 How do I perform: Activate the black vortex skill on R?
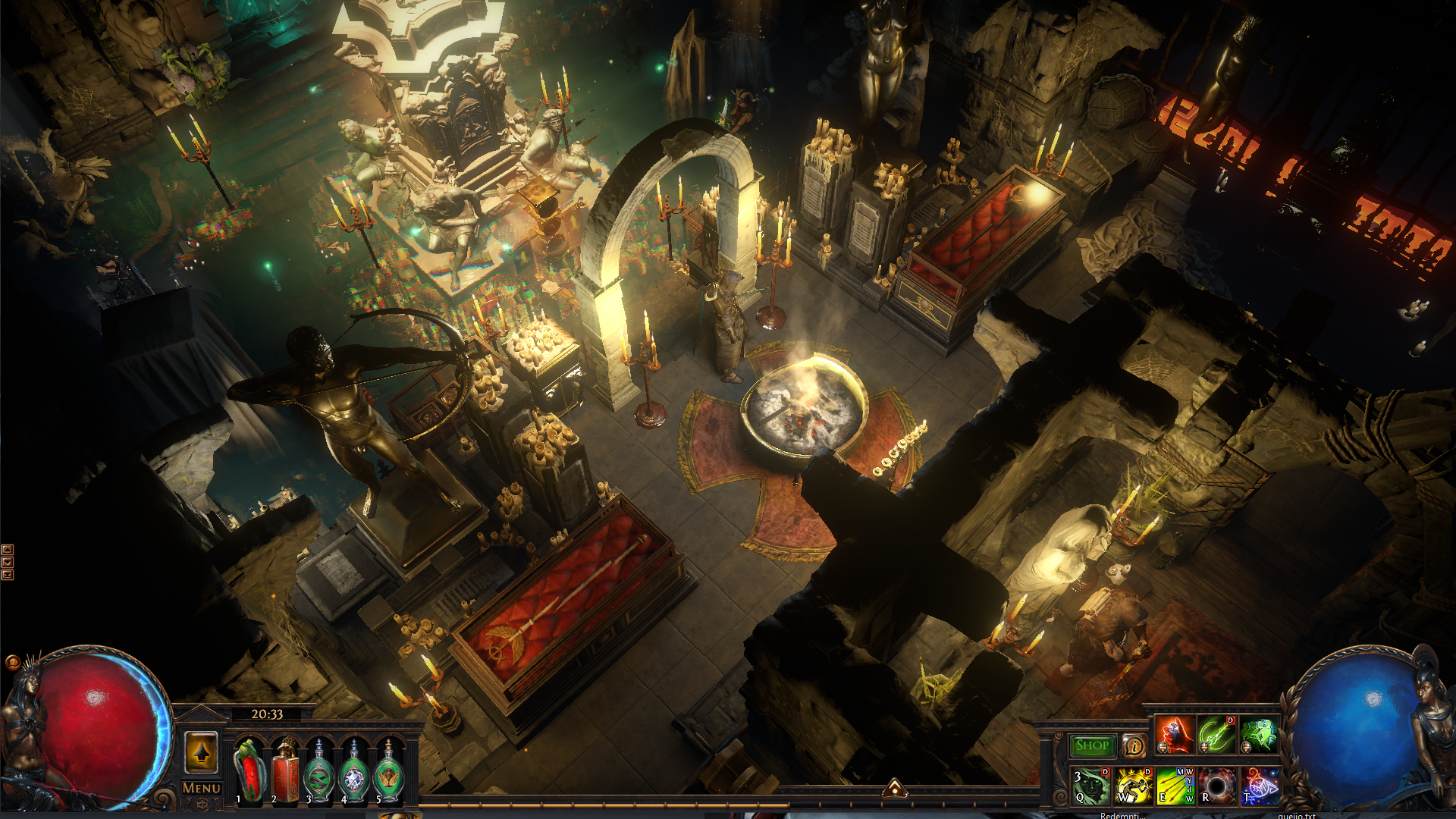(1217, 786)
